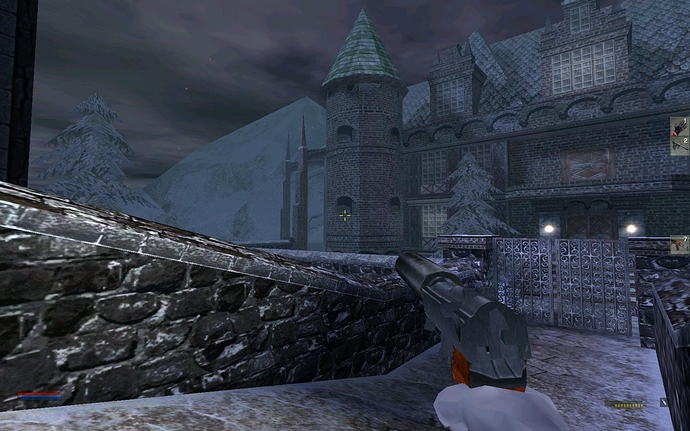
Task: Switch to the weapon in slot 7
Action: click(x=680, y=243)
